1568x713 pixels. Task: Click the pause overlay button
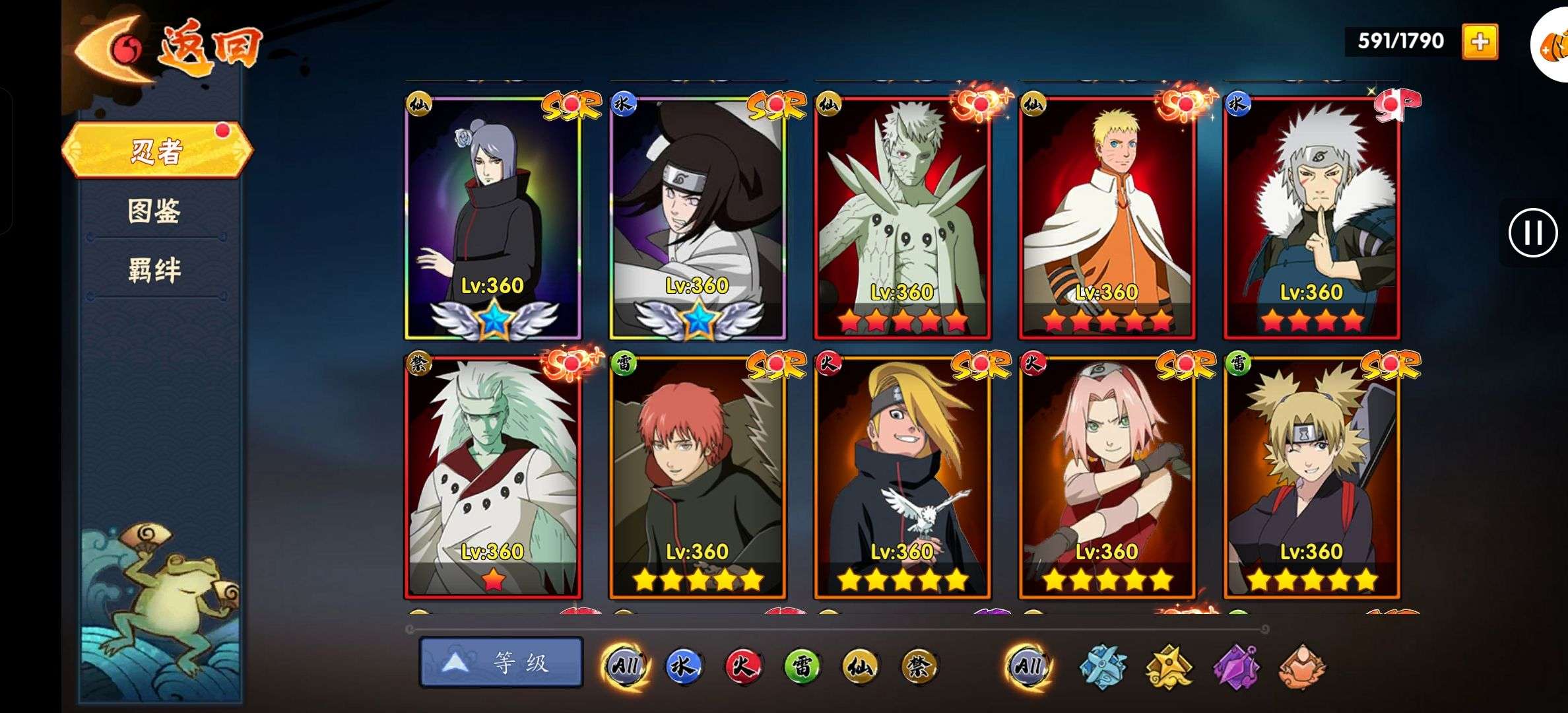point(1532,232)
